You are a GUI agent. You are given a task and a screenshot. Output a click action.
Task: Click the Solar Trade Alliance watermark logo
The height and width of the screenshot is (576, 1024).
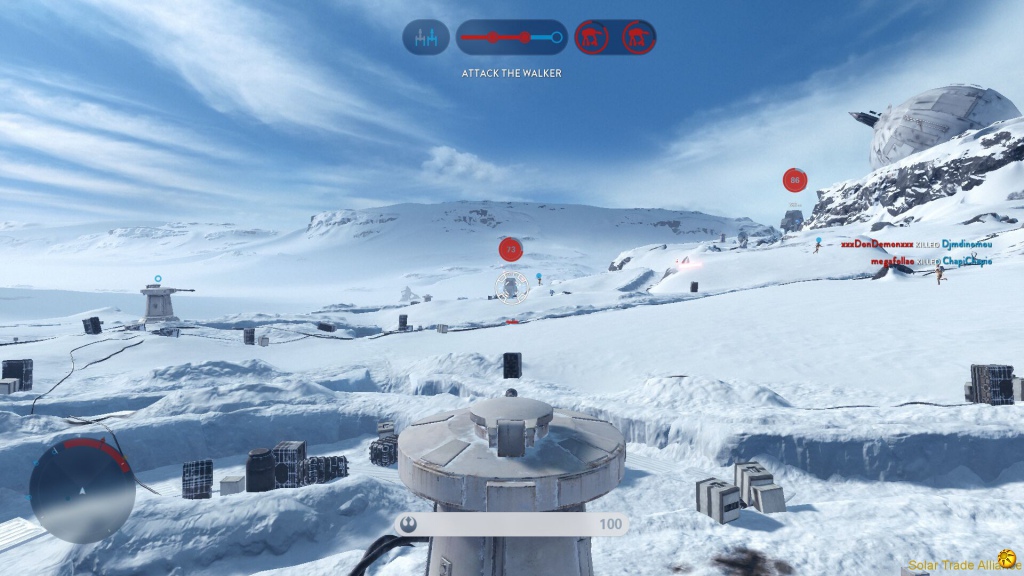[1006, 559]
